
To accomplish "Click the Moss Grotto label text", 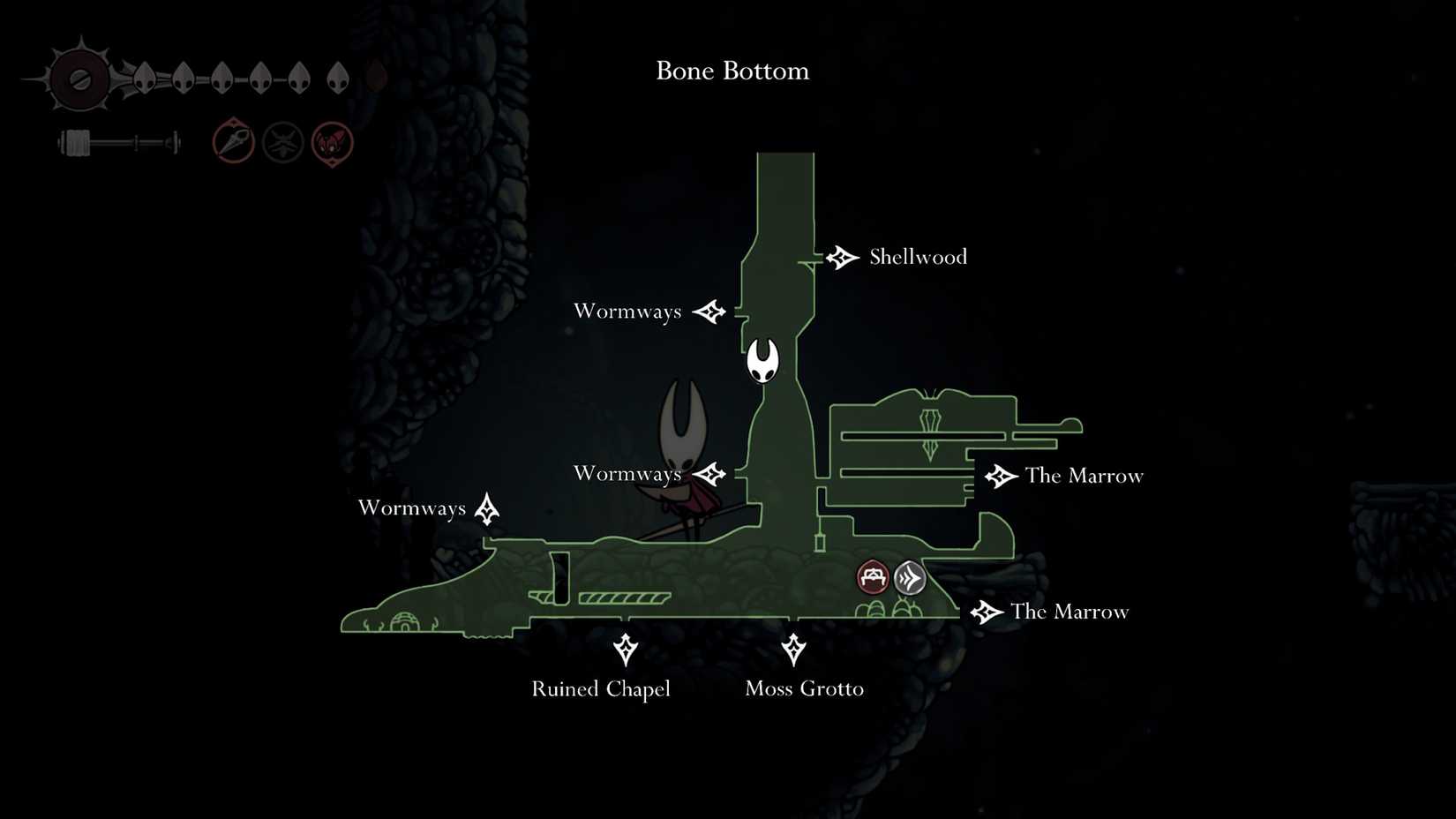I will pyautogui.click(x=805, y=689).
